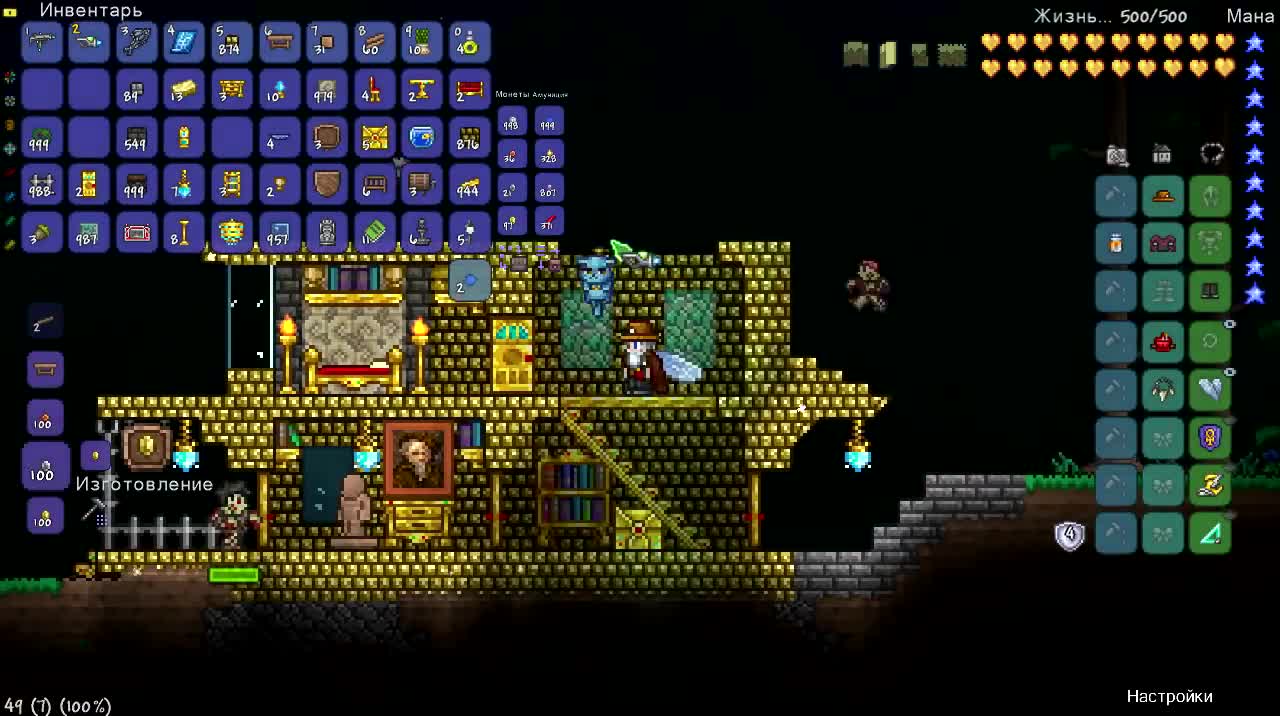This screenshot has height=716, width=1280.
Task: Open the Настройки settings menu
Action: click(x=1169, y=696)
